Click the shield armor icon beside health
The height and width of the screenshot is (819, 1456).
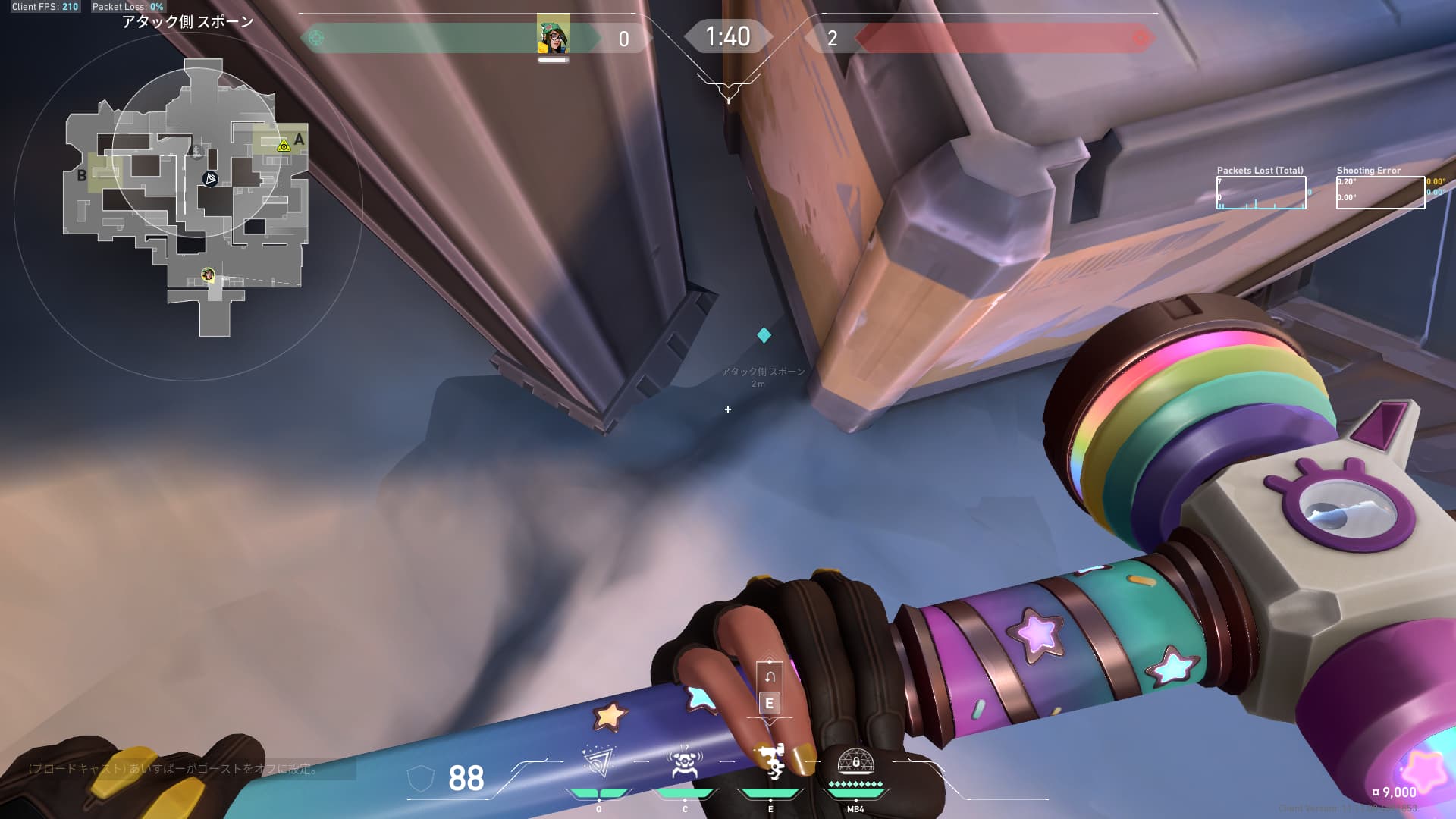pos(421,778)
